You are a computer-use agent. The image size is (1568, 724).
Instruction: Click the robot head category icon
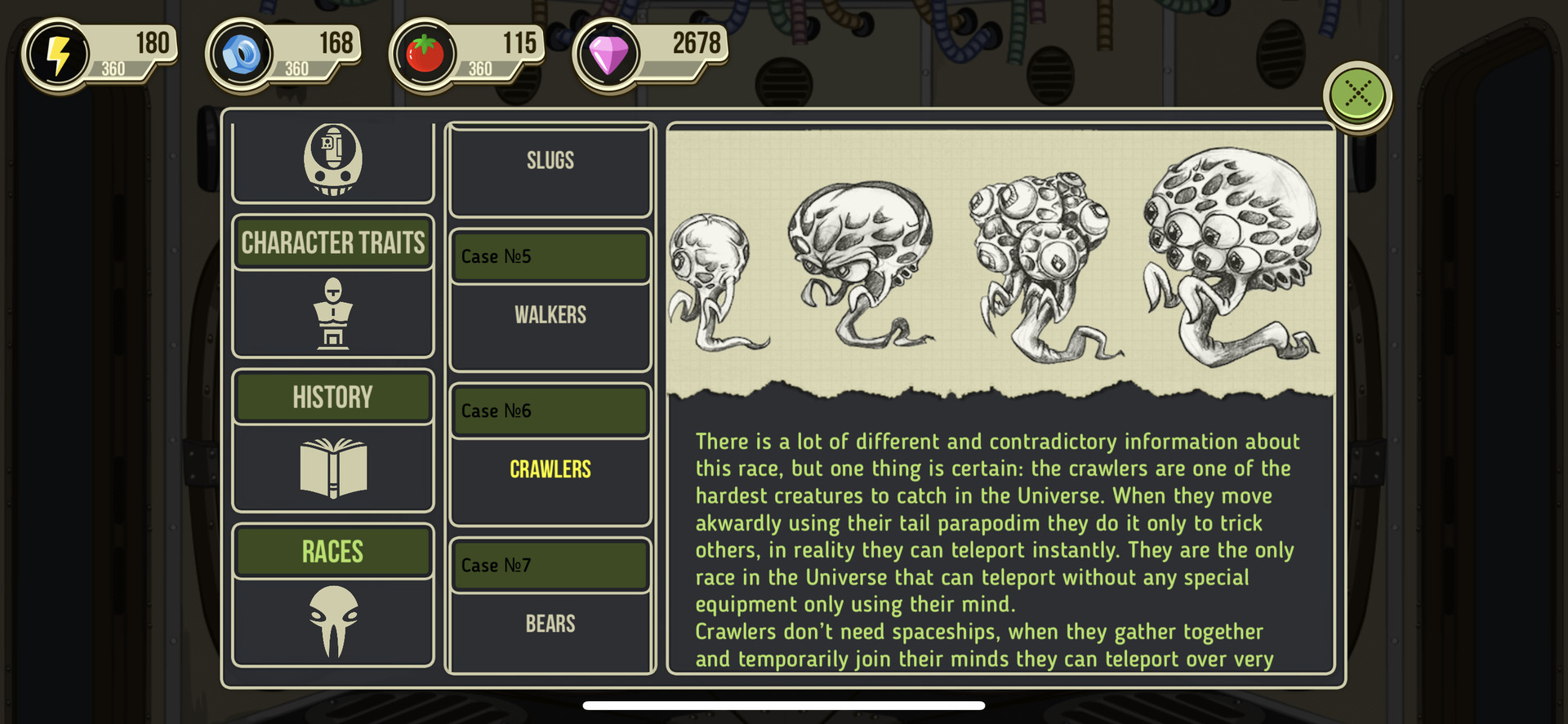click(333, 160)
